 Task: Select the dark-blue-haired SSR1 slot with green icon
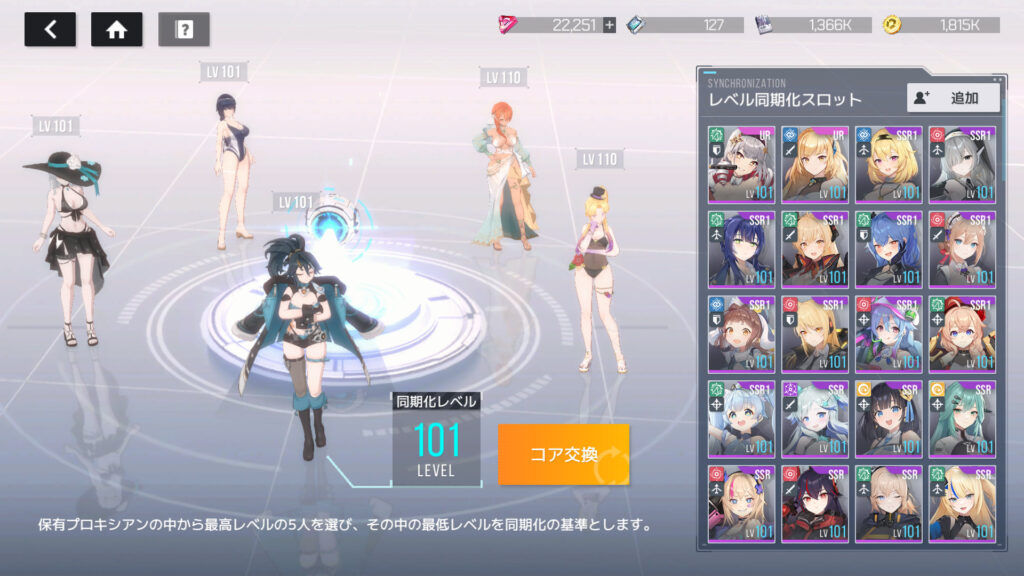point(742,249)
